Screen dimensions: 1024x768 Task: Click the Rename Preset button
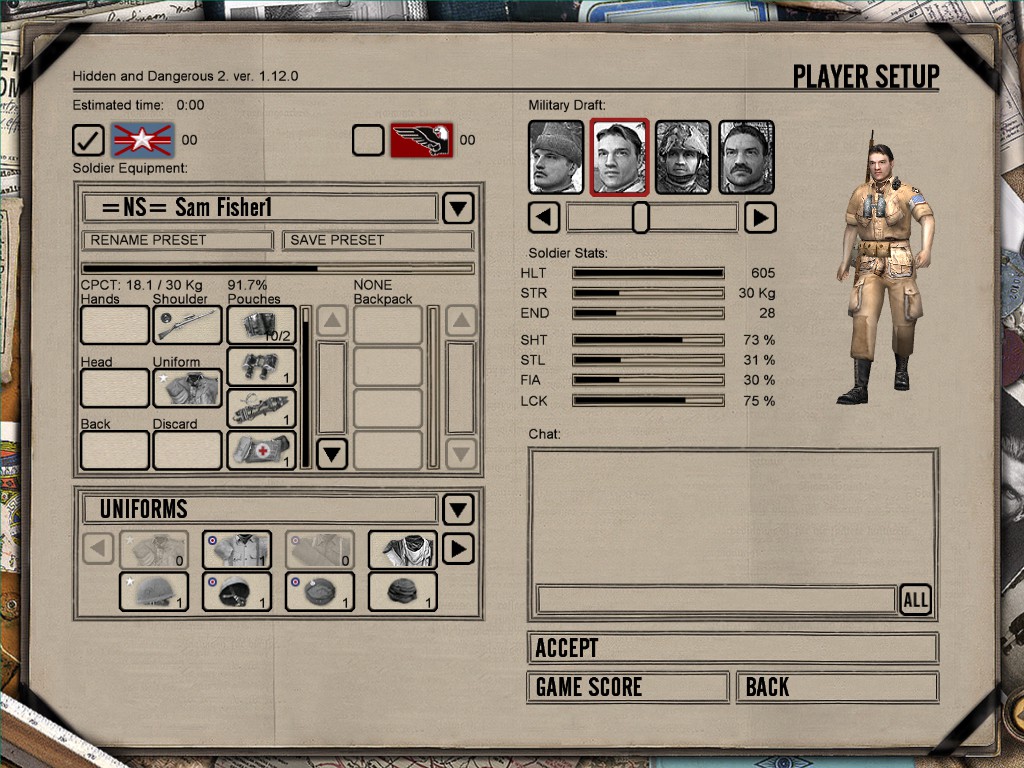click(177, 240)
